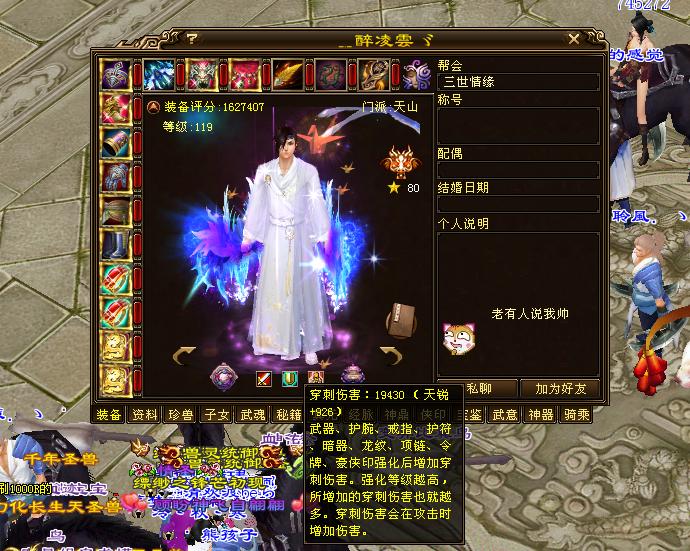The image size is (690, 551).
Task: Switch to the 装备 equipment tab
Action: (x=109, y=414)
